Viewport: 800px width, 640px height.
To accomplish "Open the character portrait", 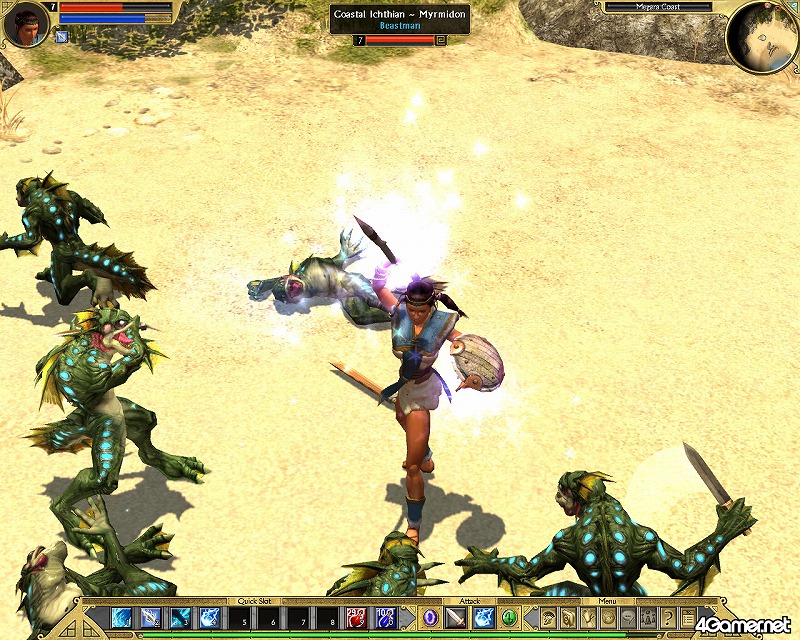I will (26, 25).
